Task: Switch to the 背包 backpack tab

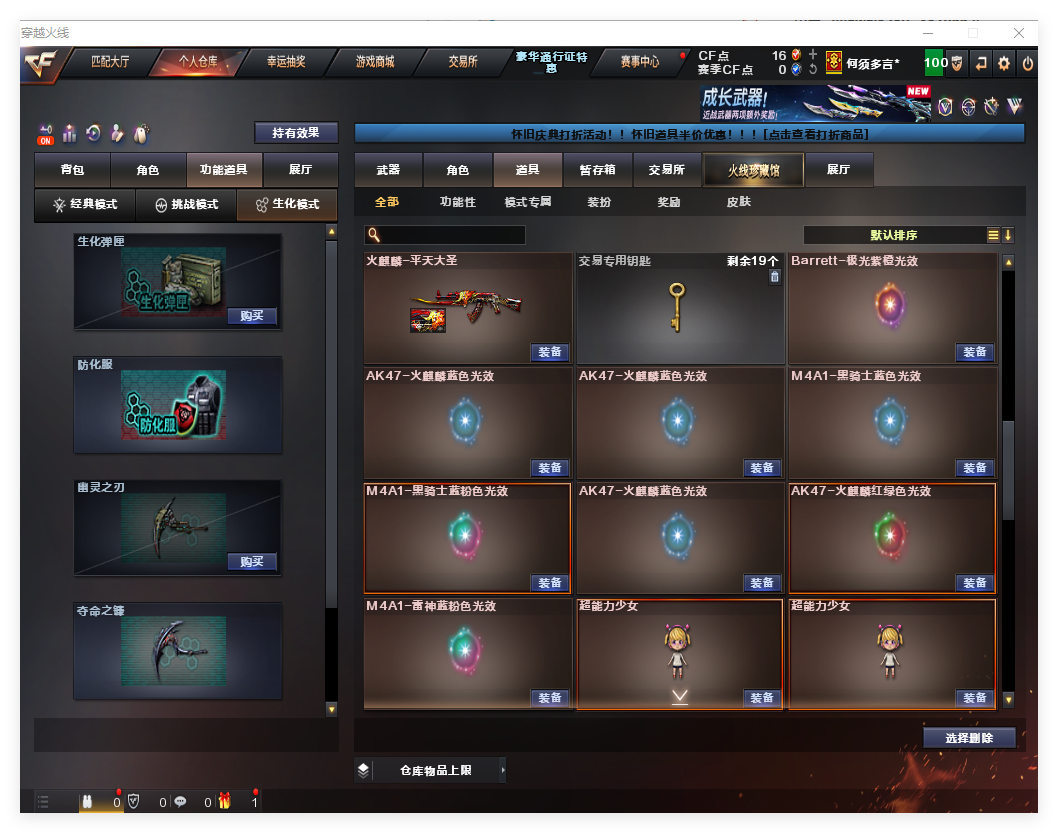Action: [x=72, y=170]
